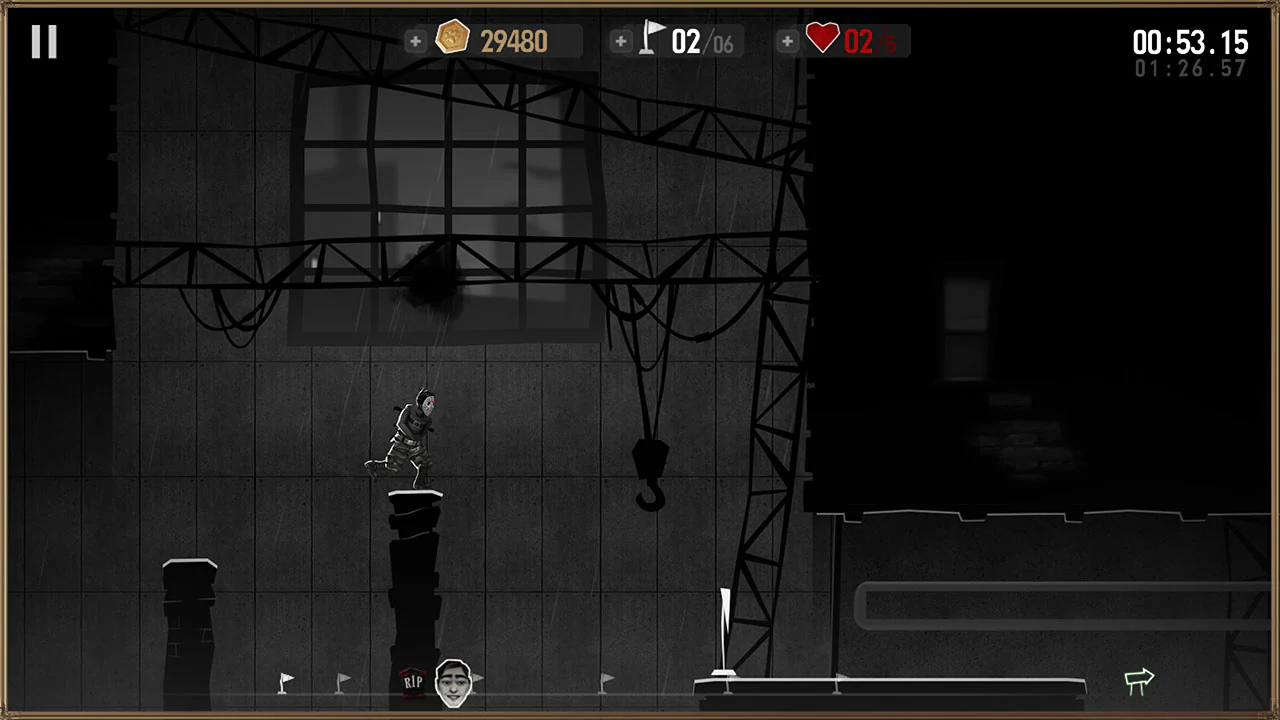This screenshot has width=1280, height=720.
Task: Select the flag progress label 02/06
Action: coord(702,42)
